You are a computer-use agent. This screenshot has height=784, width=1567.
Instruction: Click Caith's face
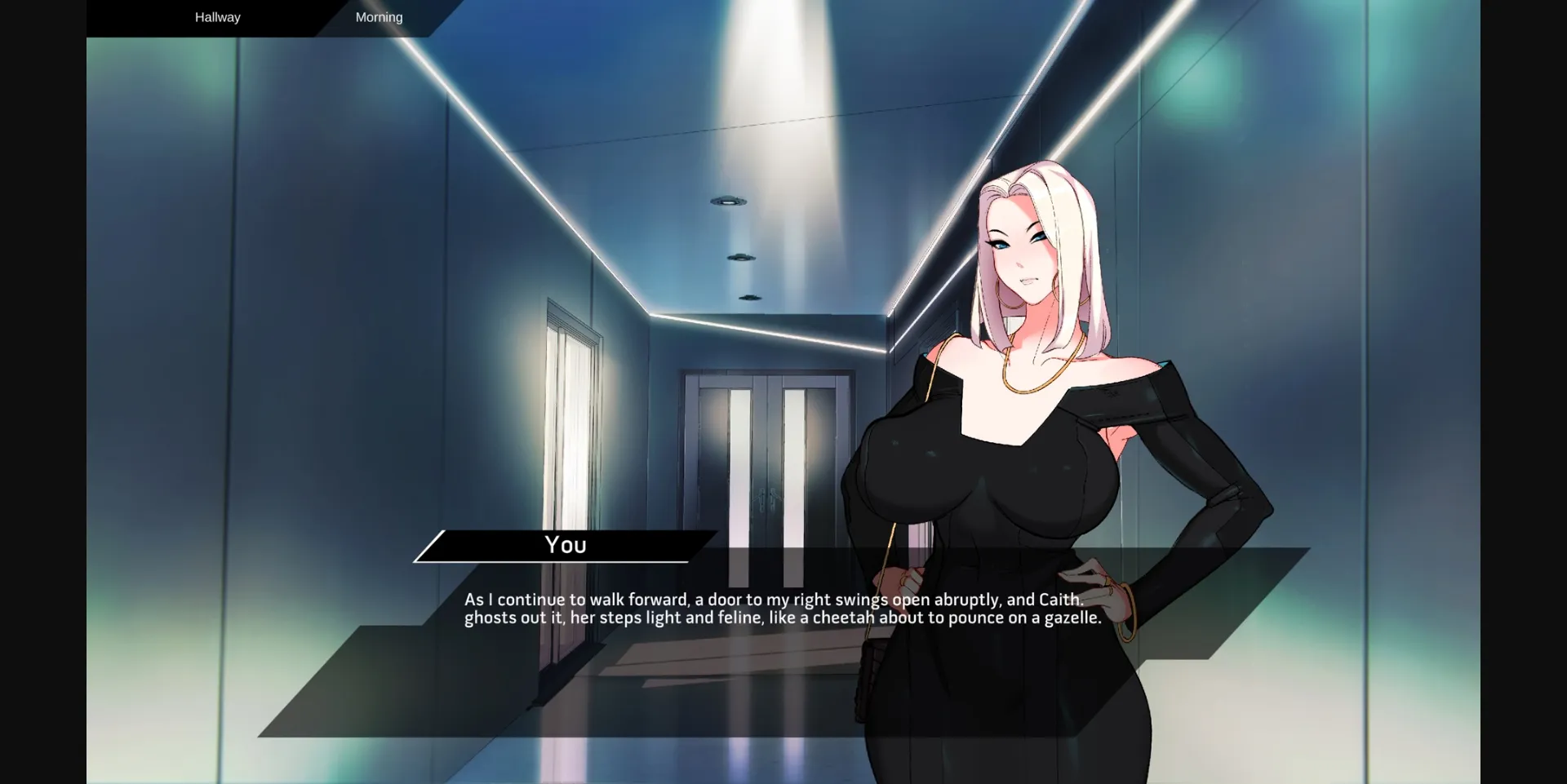(x=1024, y=253)
